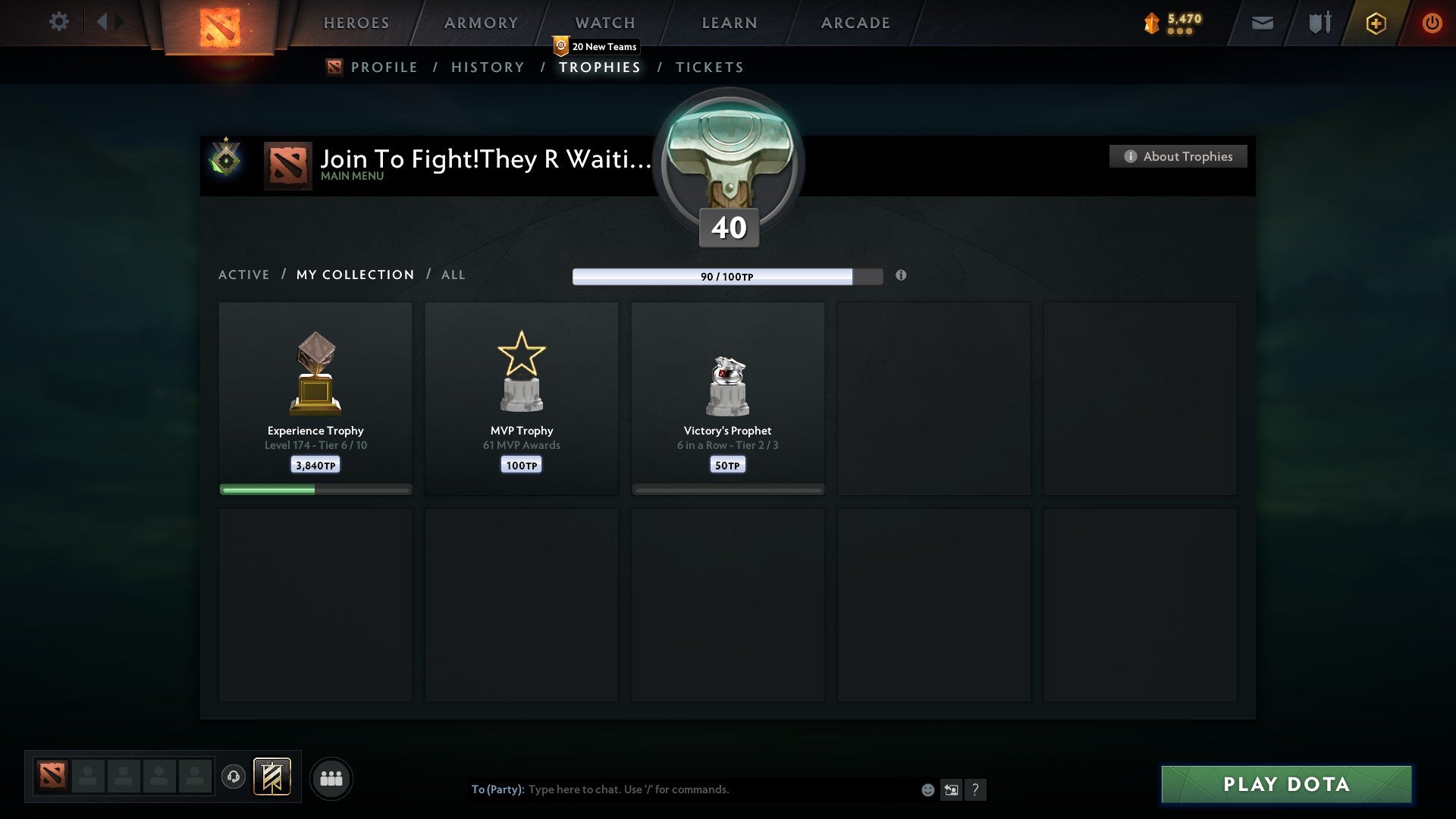Screen dimensions: 1456x819
Task: Open the trophy progress info tooltip
Action: (901, 276)
